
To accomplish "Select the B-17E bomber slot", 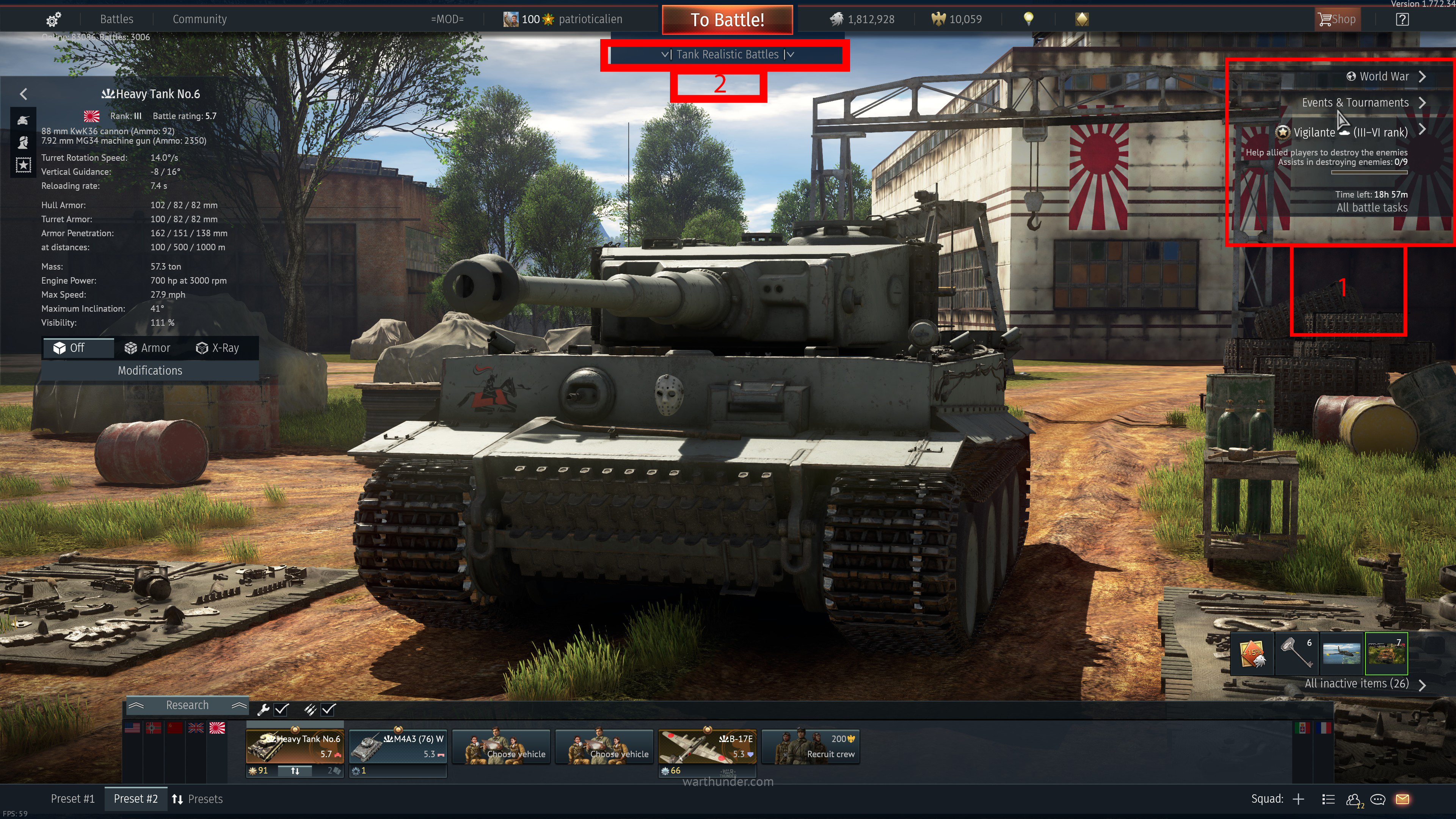I will pos(707,747).
